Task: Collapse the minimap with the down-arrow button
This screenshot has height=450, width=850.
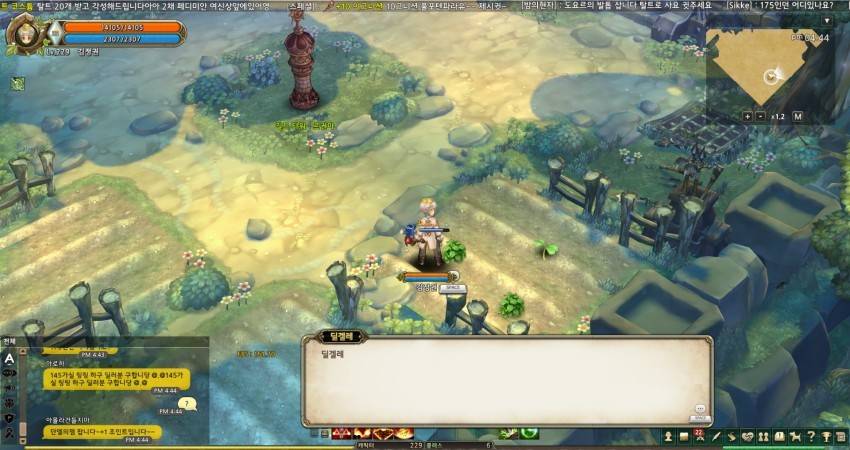Action: click(x=826, y=20)
